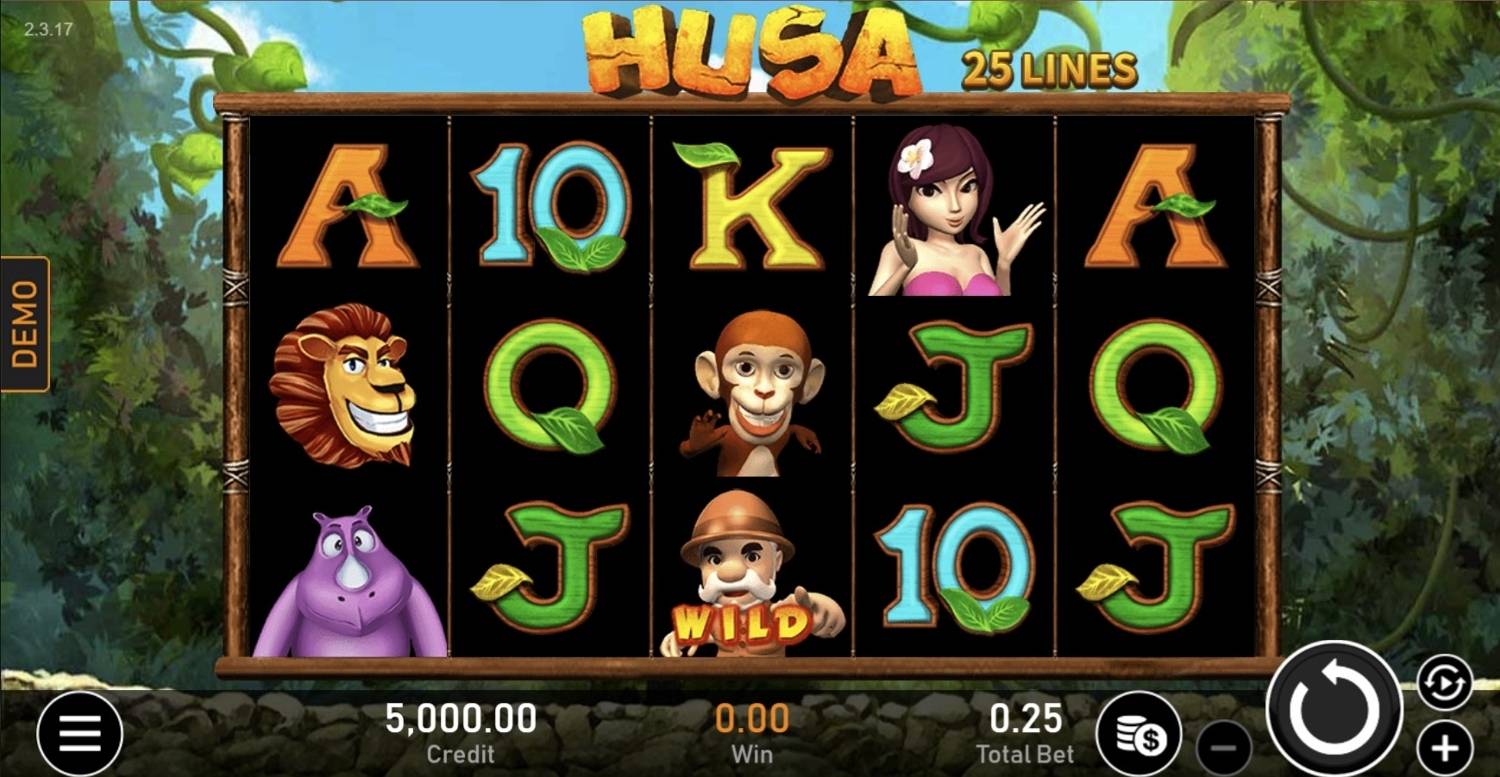Click the orange Win counter
Image resolution: width=1500 pixels, height=777 pixels.
click(x=753, y=719)
